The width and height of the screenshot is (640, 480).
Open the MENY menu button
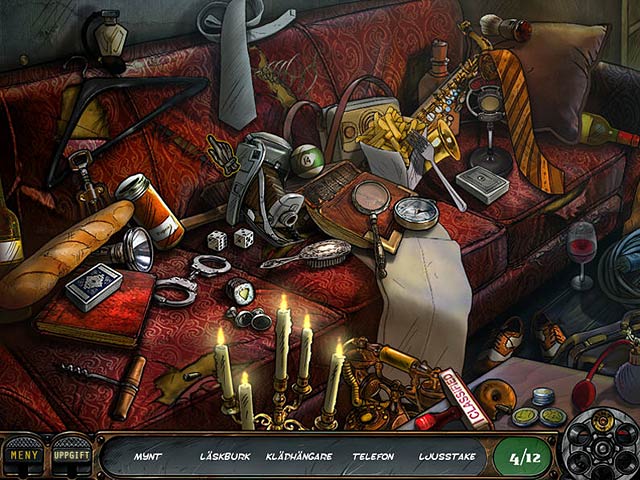tap(22, 456)
